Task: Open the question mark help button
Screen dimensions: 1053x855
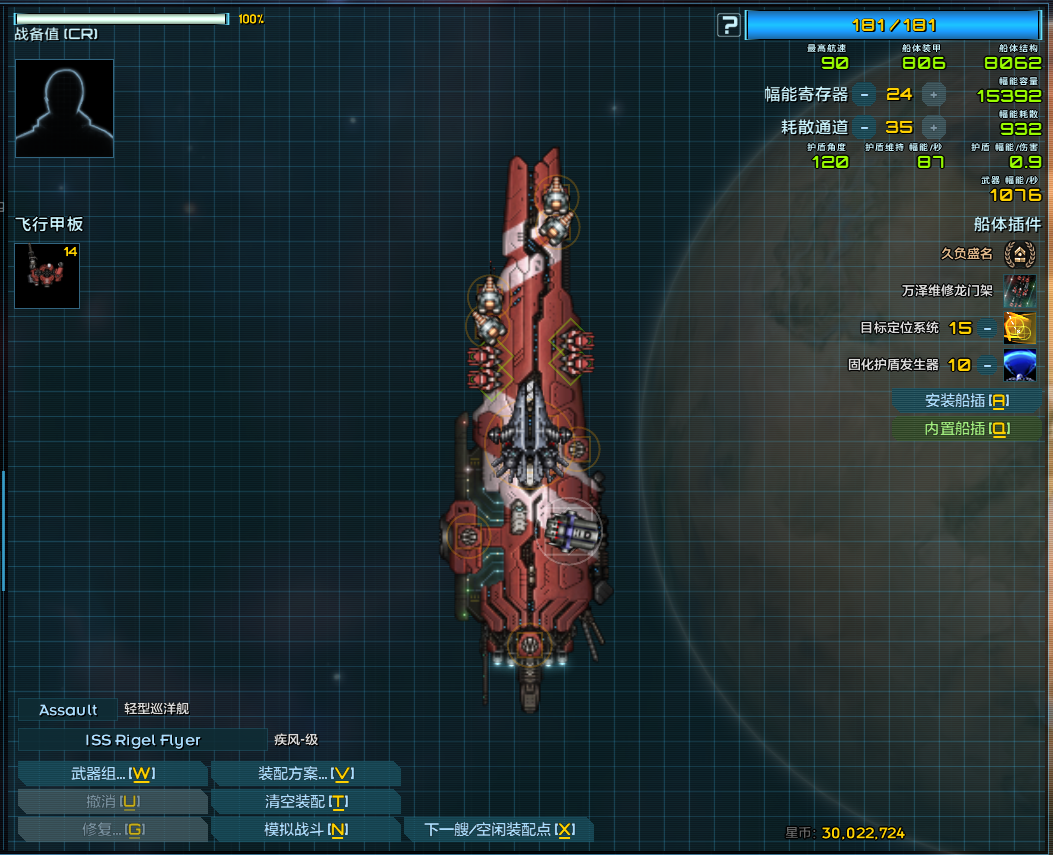Action: [729, 25]
